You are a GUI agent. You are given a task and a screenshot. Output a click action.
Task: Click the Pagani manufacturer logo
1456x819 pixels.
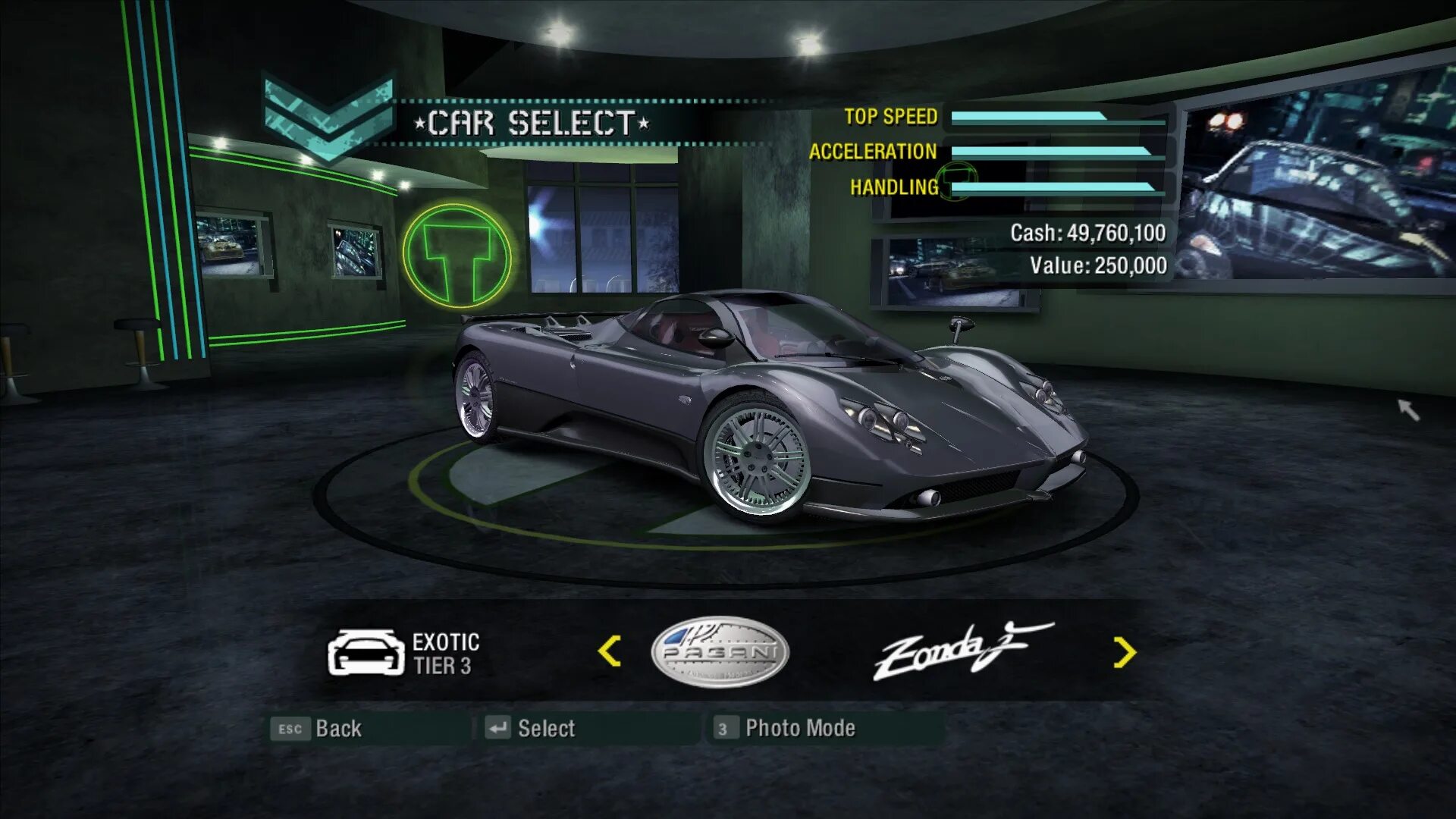[720, 651]
